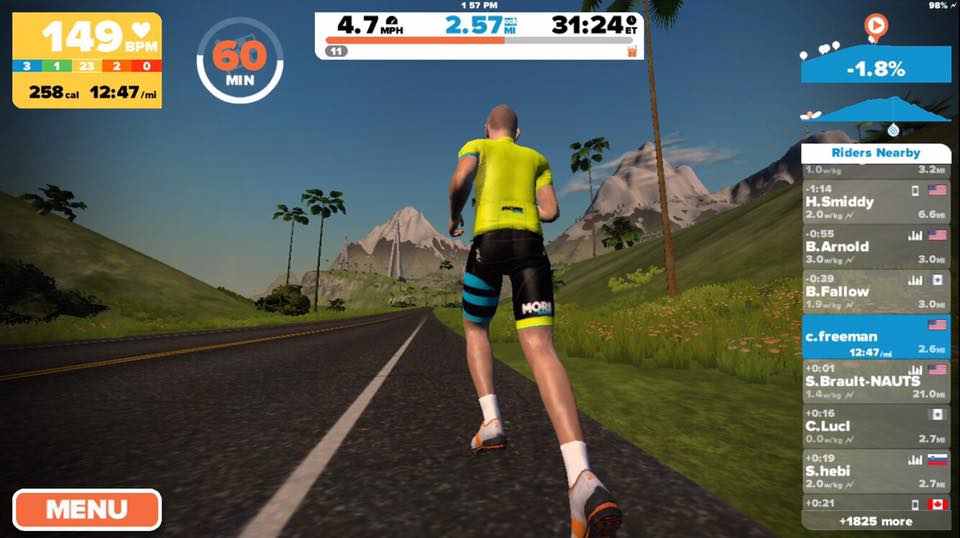Click the 60 MIN goal ring

point(239,58)
